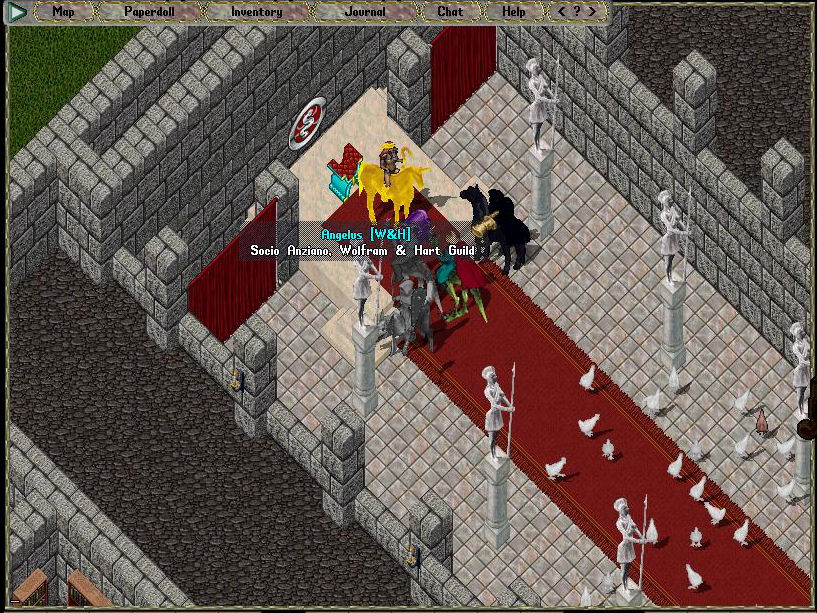The width and height of the screenshot is (817, 613).
Task: Open the Inventory
Action: point(256,12)
